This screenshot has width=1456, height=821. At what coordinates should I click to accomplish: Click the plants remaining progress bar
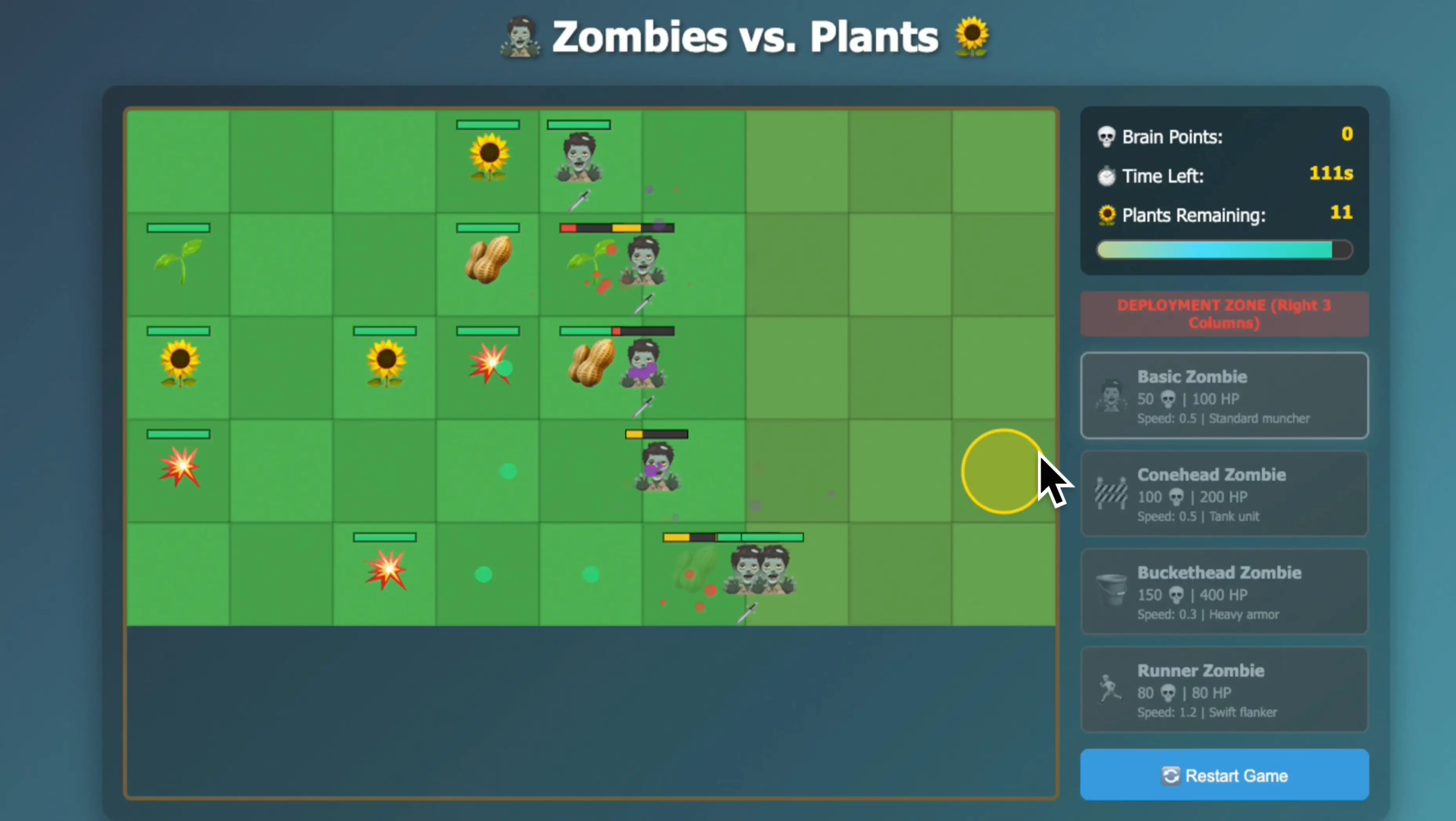point(1223,250)
